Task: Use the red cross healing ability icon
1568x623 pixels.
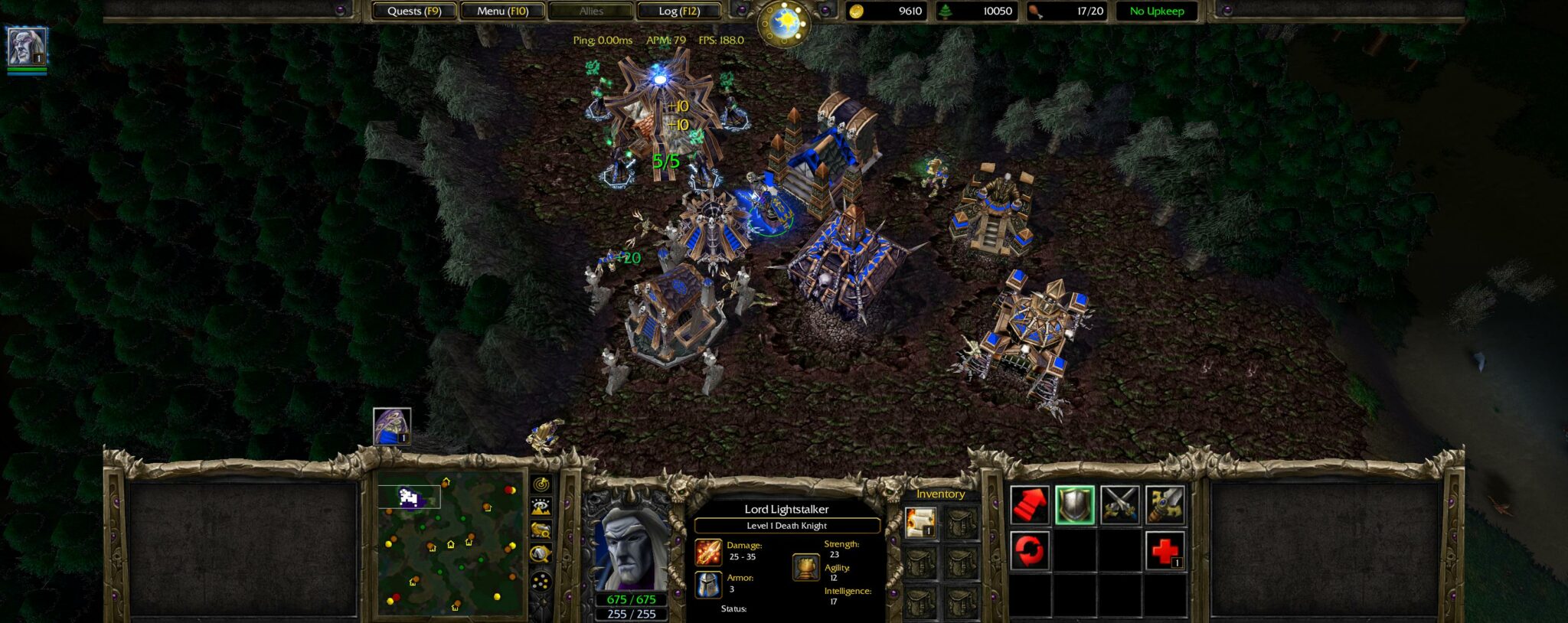Action: 1165,550
